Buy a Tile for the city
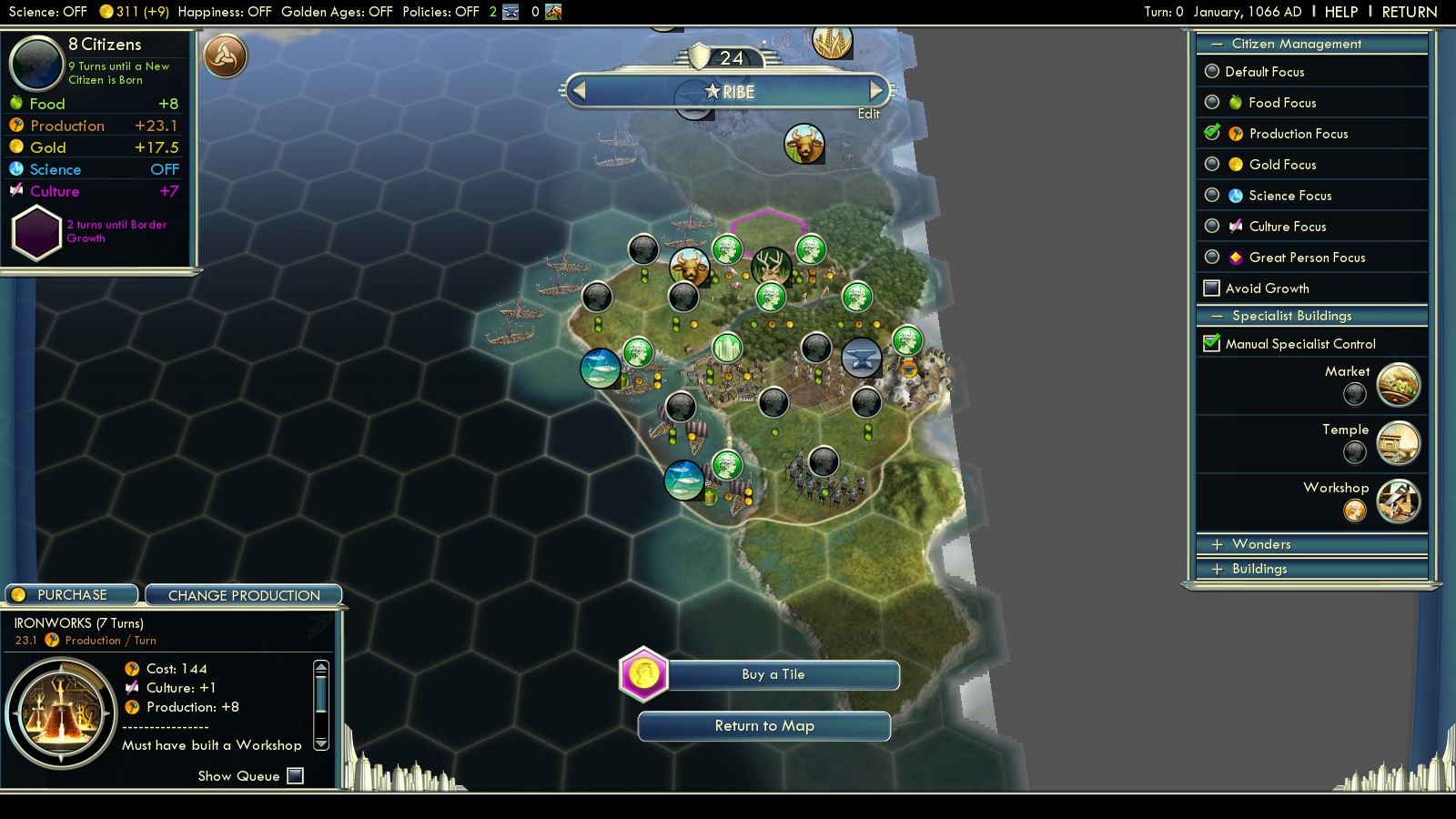 click(x=773, y=674)
